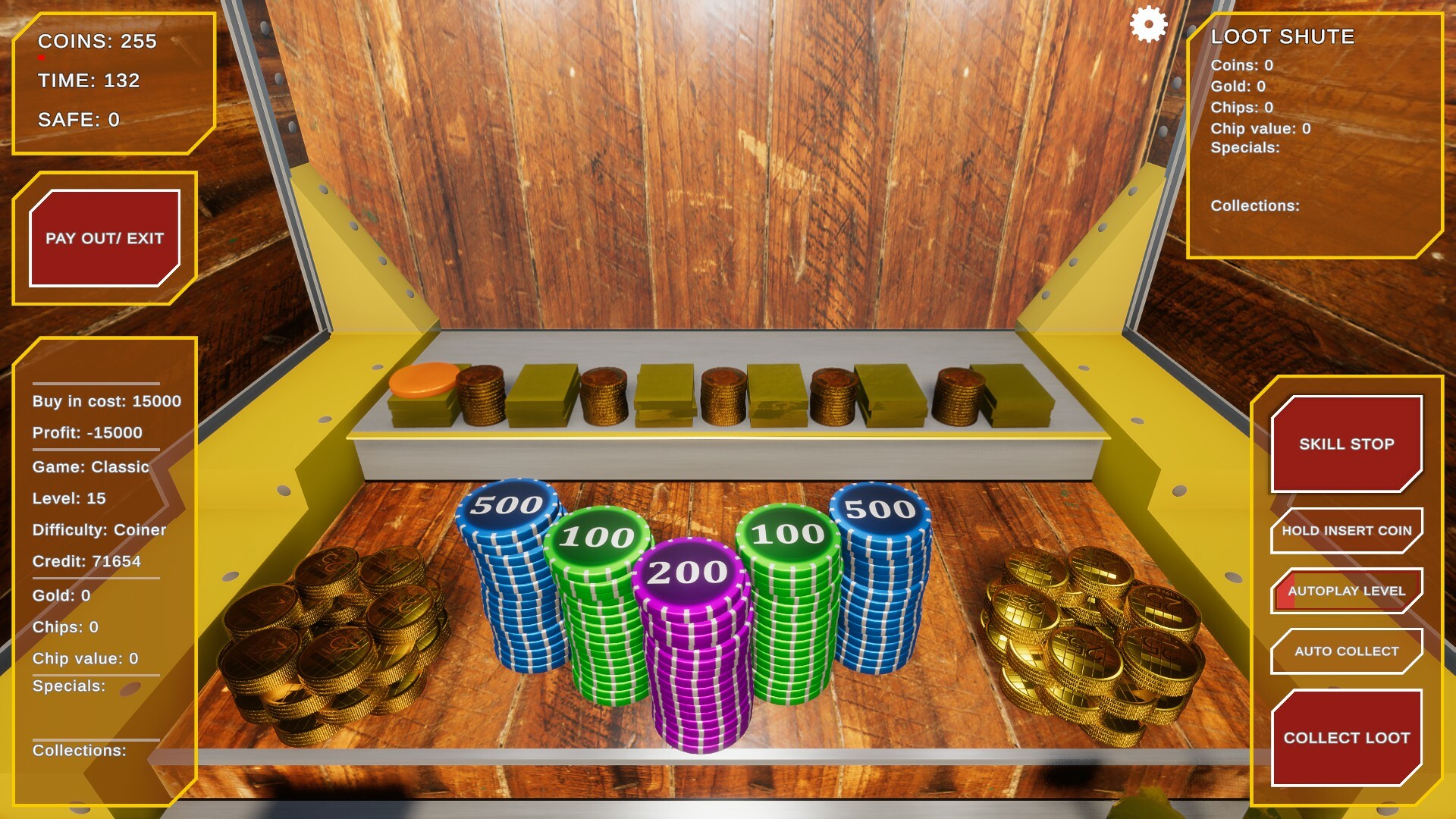Toggle HOLD INSERT COIN
1456x819 pixels.
pos(1345,530)
